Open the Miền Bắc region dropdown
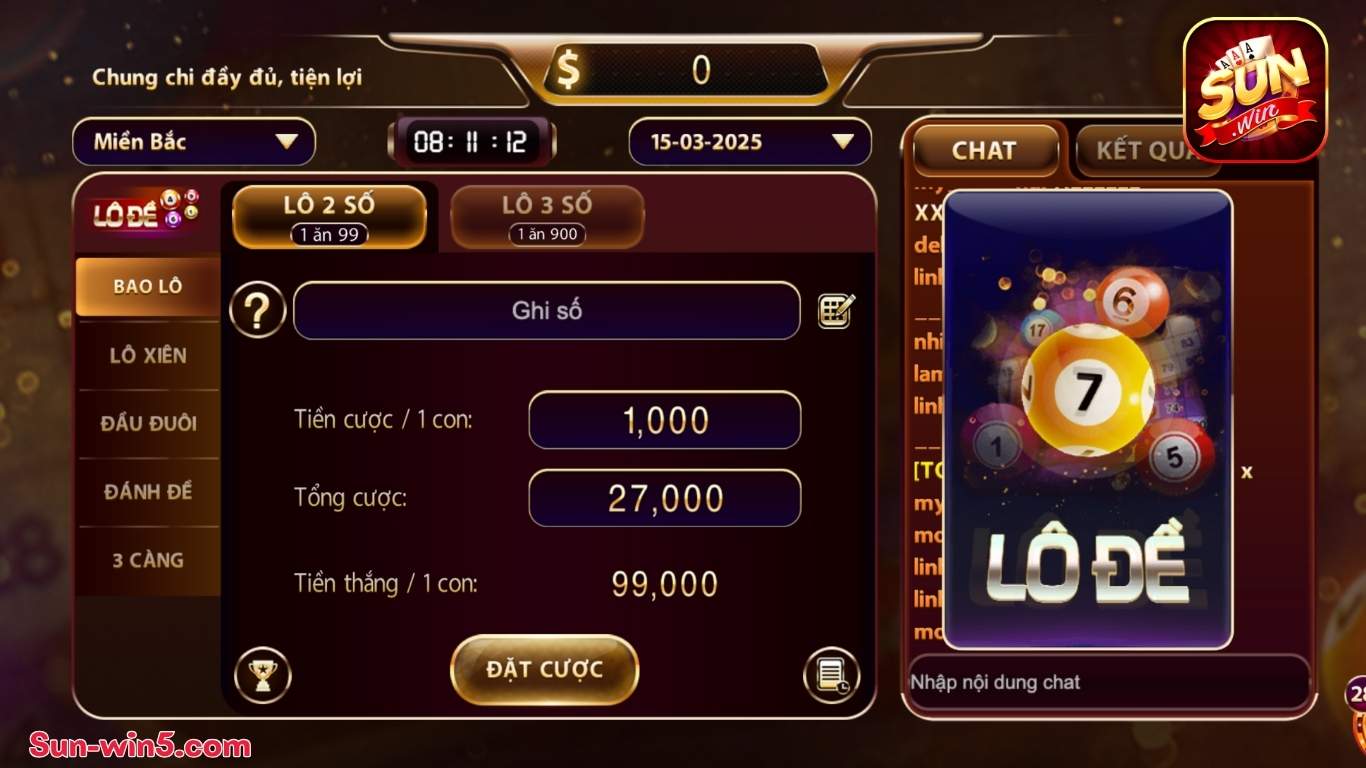Screen dimensions: 1366x768 coord(193,141)
